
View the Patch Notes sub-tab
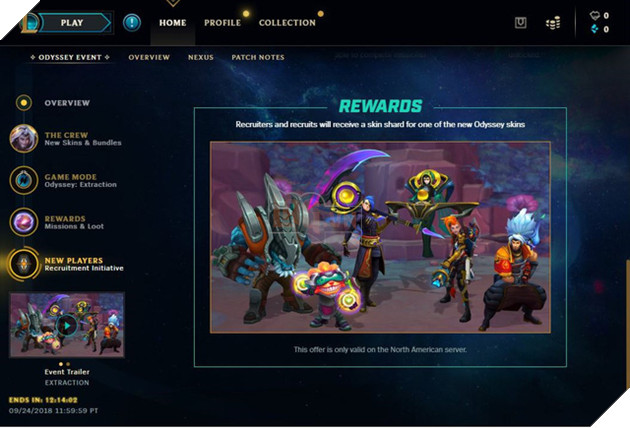(x=258, y=57)
